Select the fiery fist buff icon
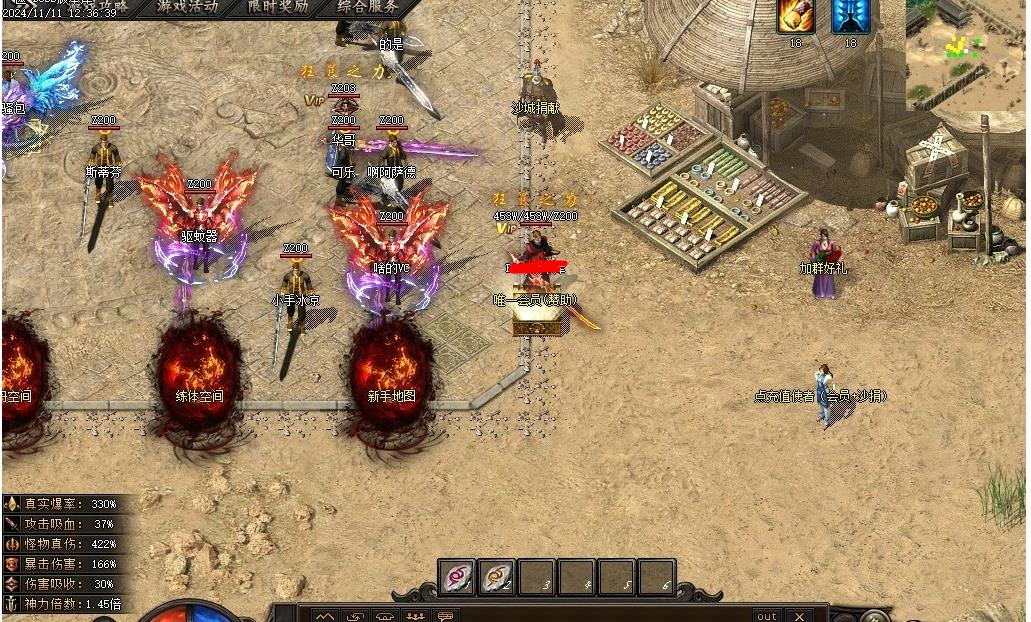The height and width of the screenshot is (622, 1031). click(796, 16)
